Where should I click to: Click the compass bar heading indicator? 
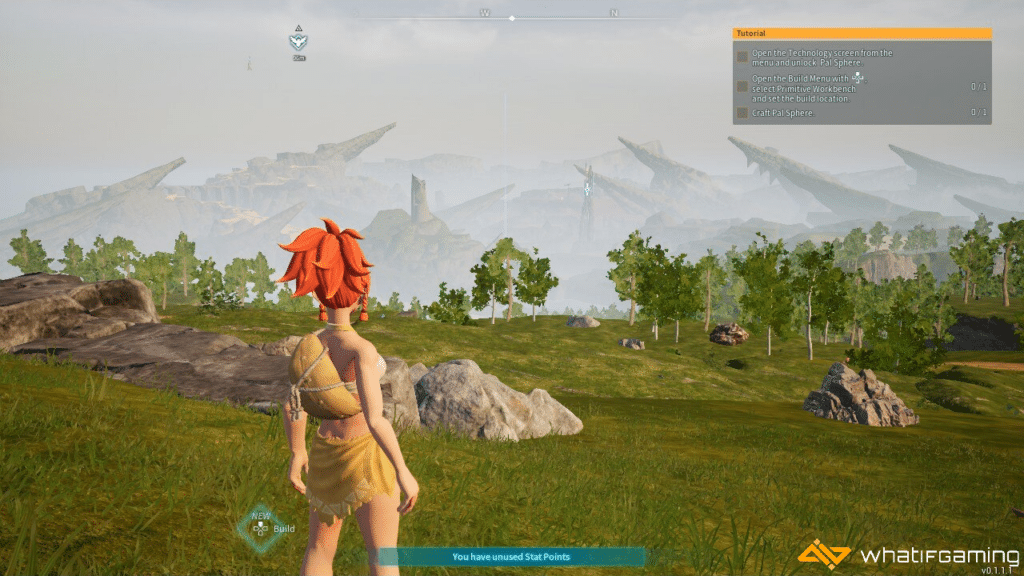click(512, 18)
